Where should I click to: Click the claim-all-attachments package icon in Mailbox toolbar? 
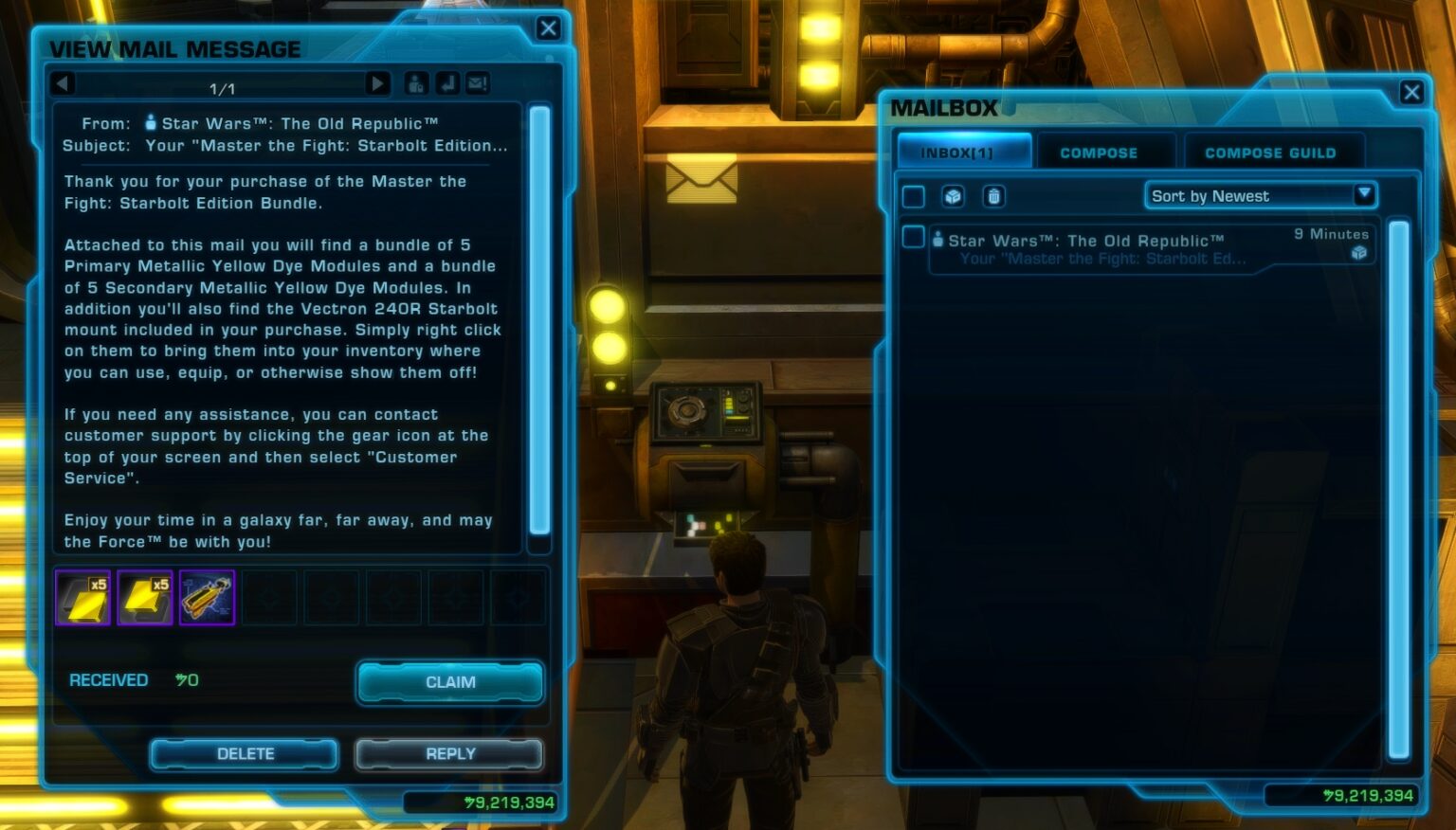[x=953, y=196]
